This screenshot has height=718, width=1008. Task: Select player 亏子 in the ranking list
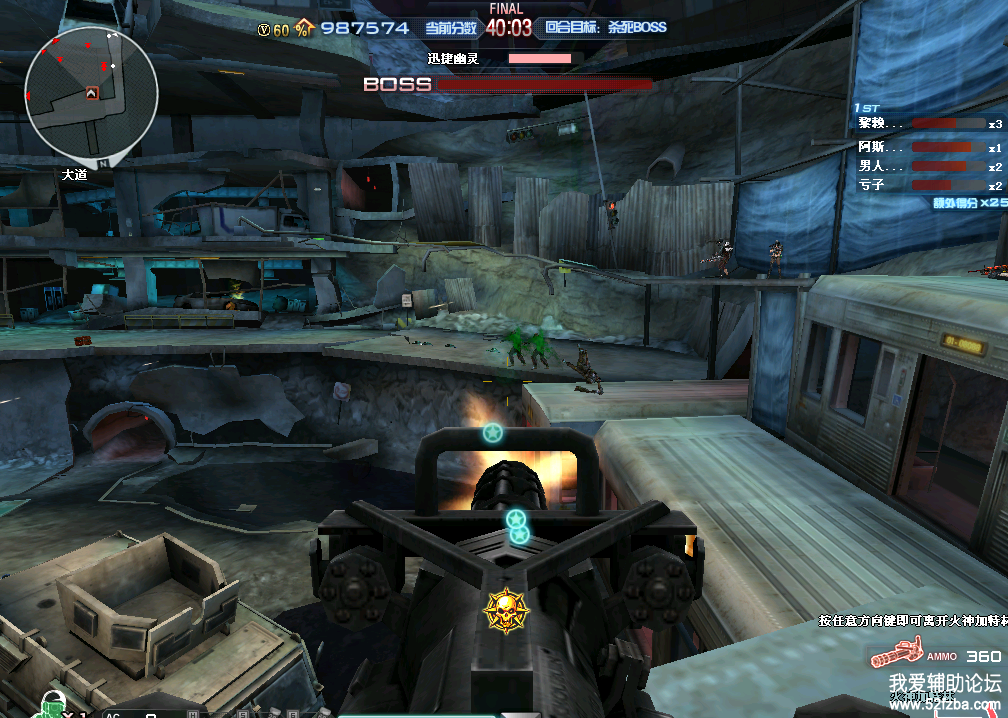click(x=872, y=185)
